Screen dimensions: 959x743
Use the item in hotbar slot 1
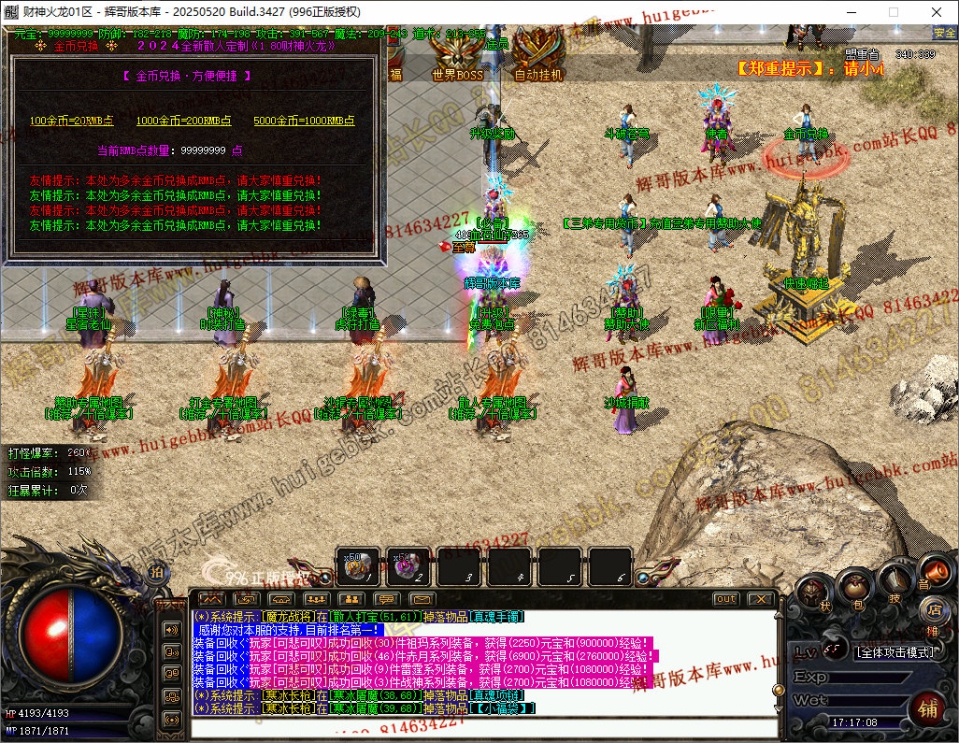point(357,568)
